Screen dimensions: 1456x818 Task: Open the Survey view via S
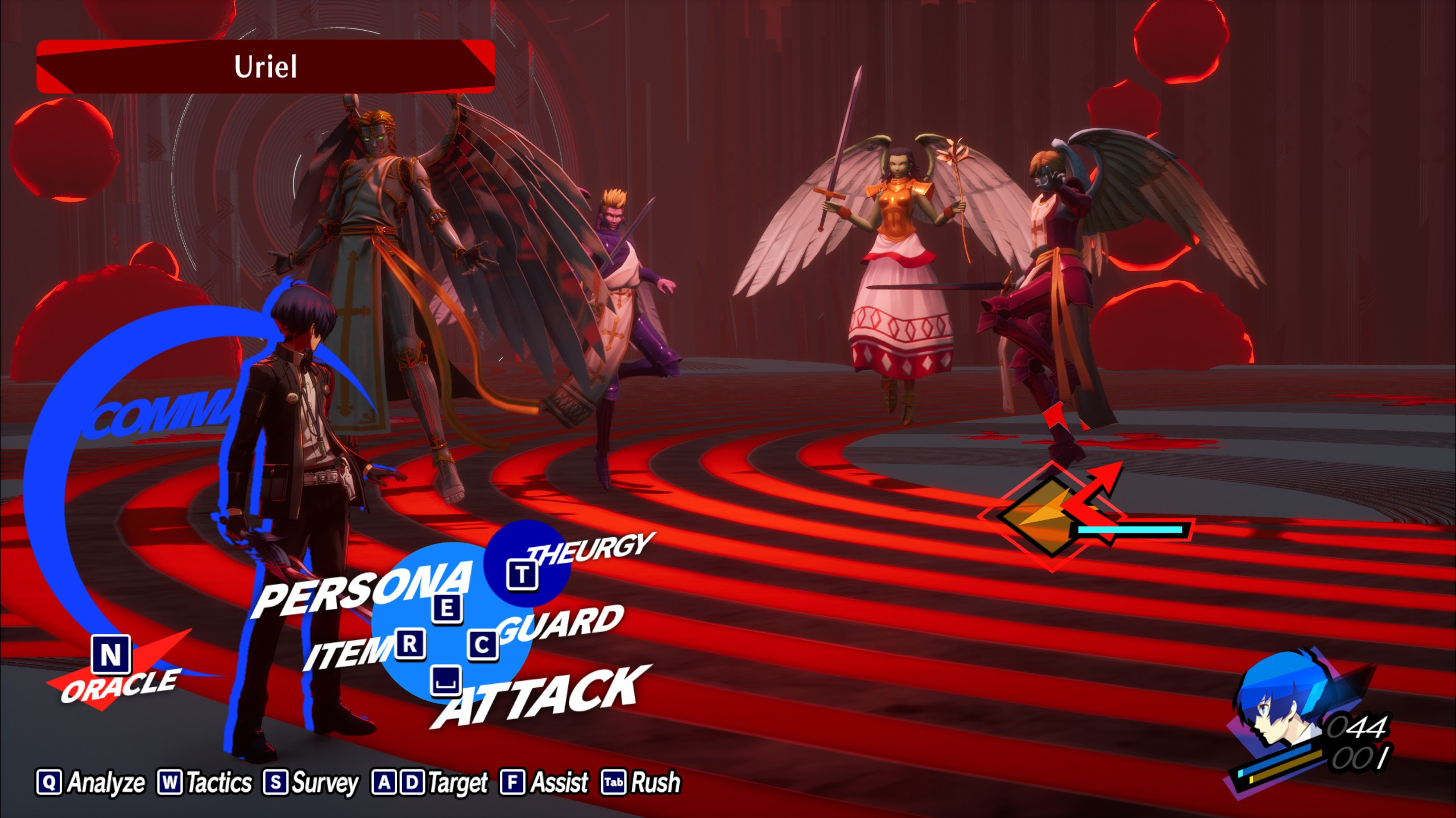click(x=277, y=782)
